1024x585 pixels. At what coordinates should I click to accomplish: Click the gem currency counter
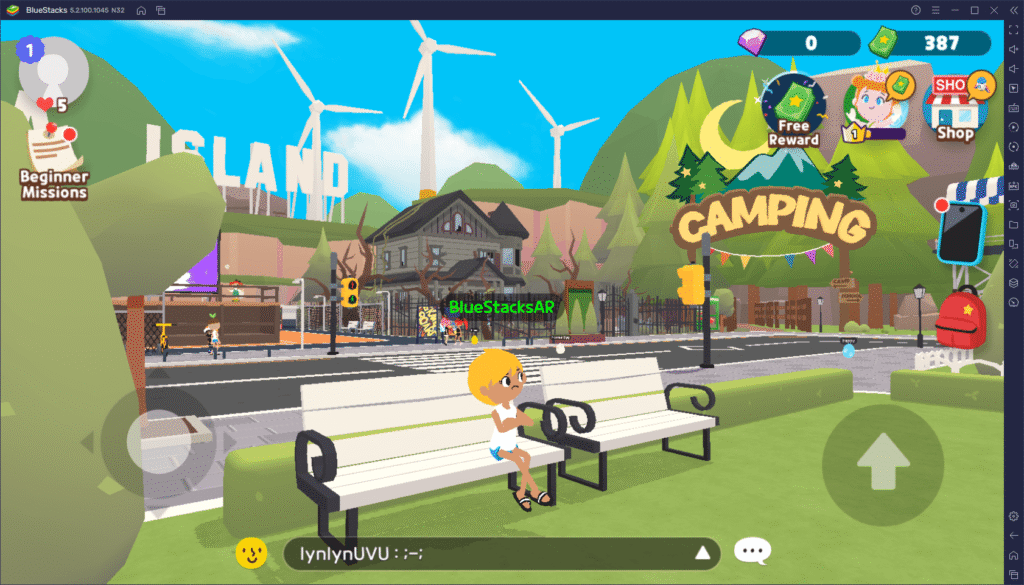tap(798, 43)
